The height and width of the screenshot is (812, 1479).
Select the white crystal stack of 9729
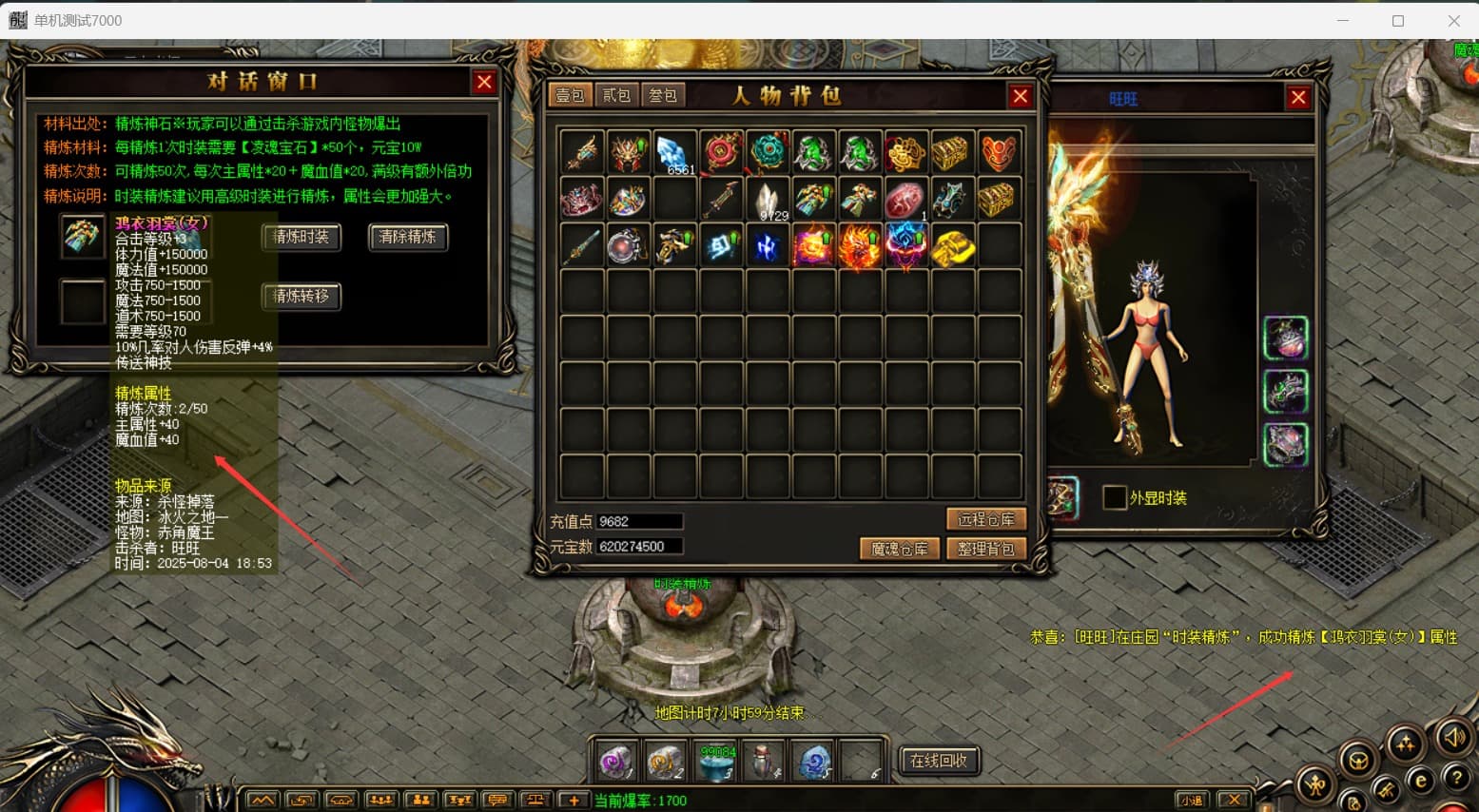coord(768,200)
